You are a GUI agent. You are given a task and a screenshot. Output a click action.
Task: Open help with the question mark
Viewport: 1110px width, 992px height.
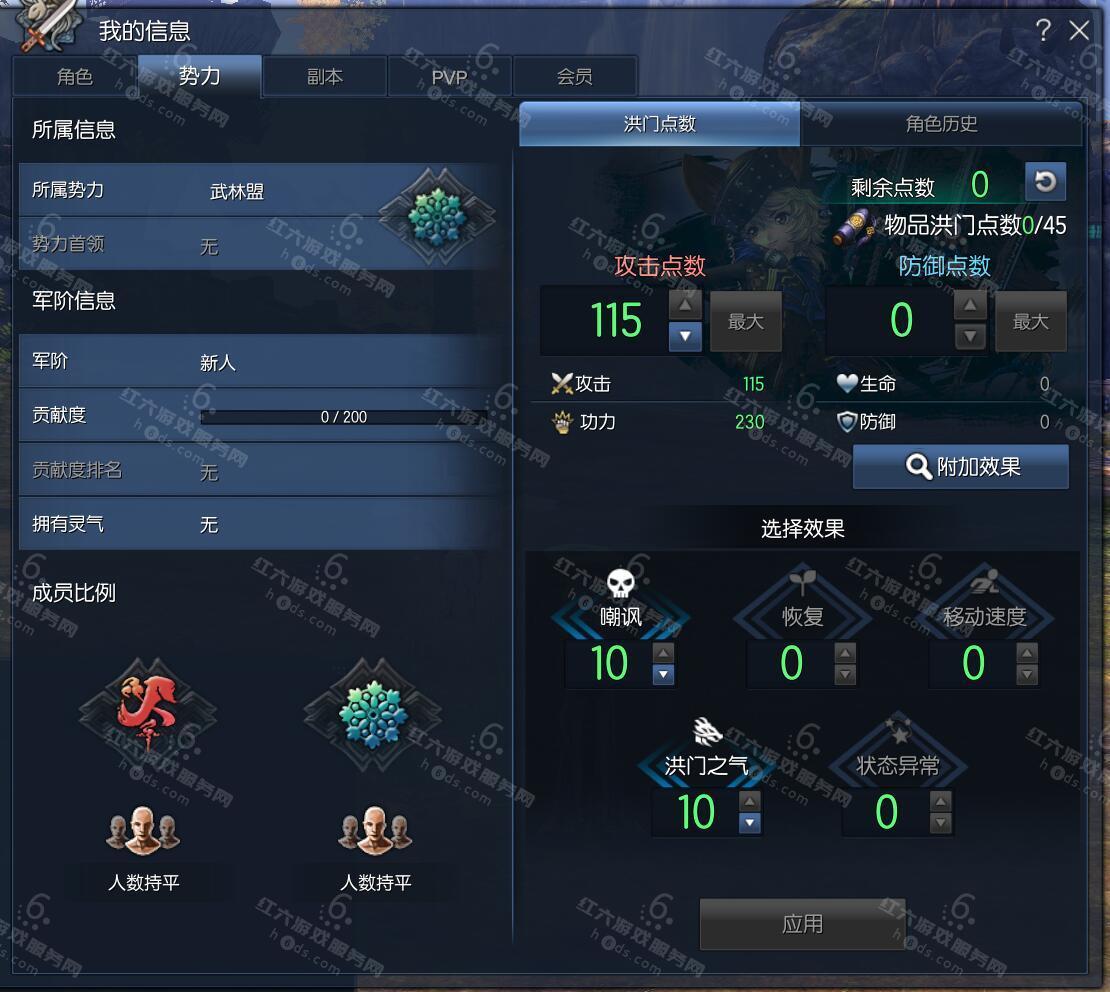1043,31
